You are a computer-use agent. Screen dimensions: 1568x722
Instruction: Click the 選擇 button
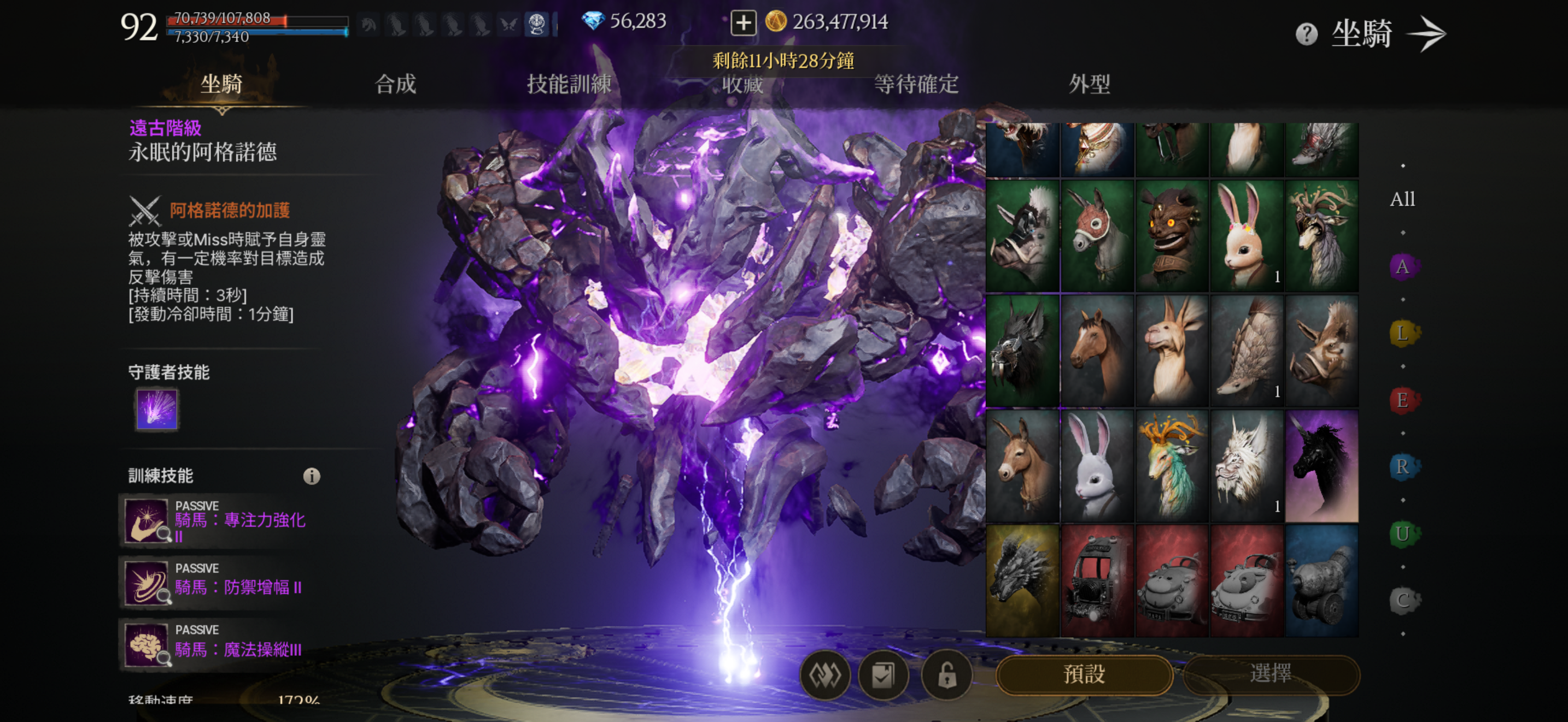(x=1271, y=674)
